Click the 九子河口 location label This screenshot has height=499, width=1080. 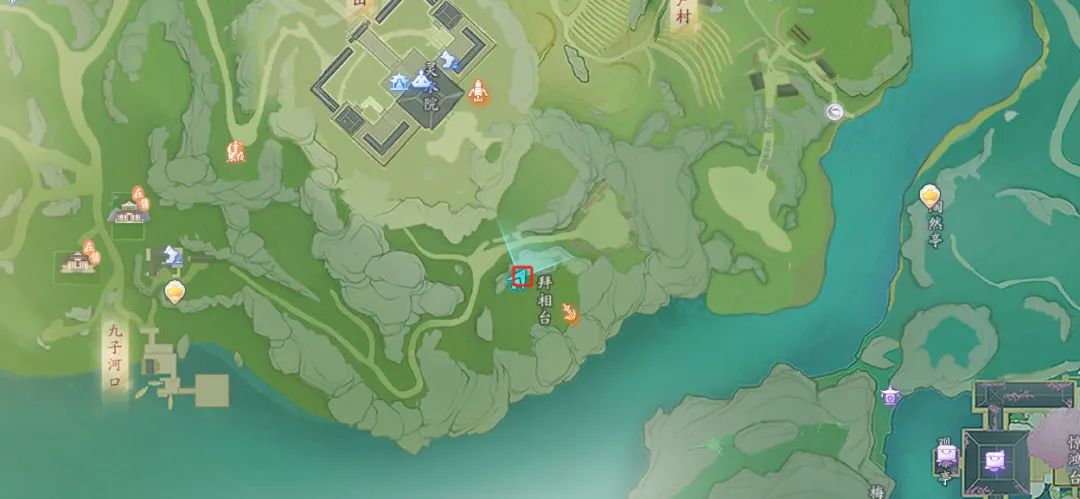(115, 358)
